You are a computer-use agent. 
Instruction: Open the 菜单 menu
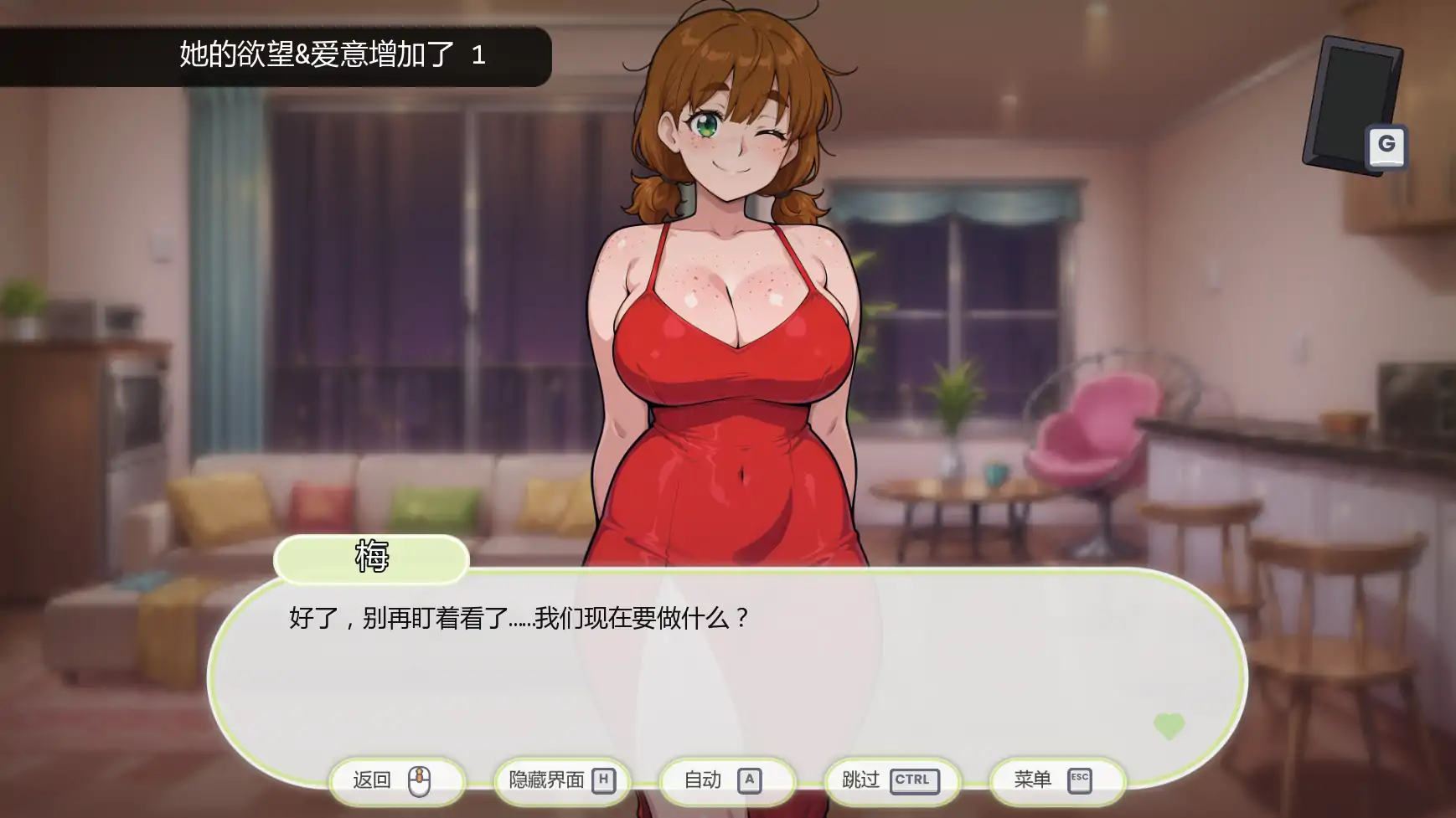[1056, 780]
